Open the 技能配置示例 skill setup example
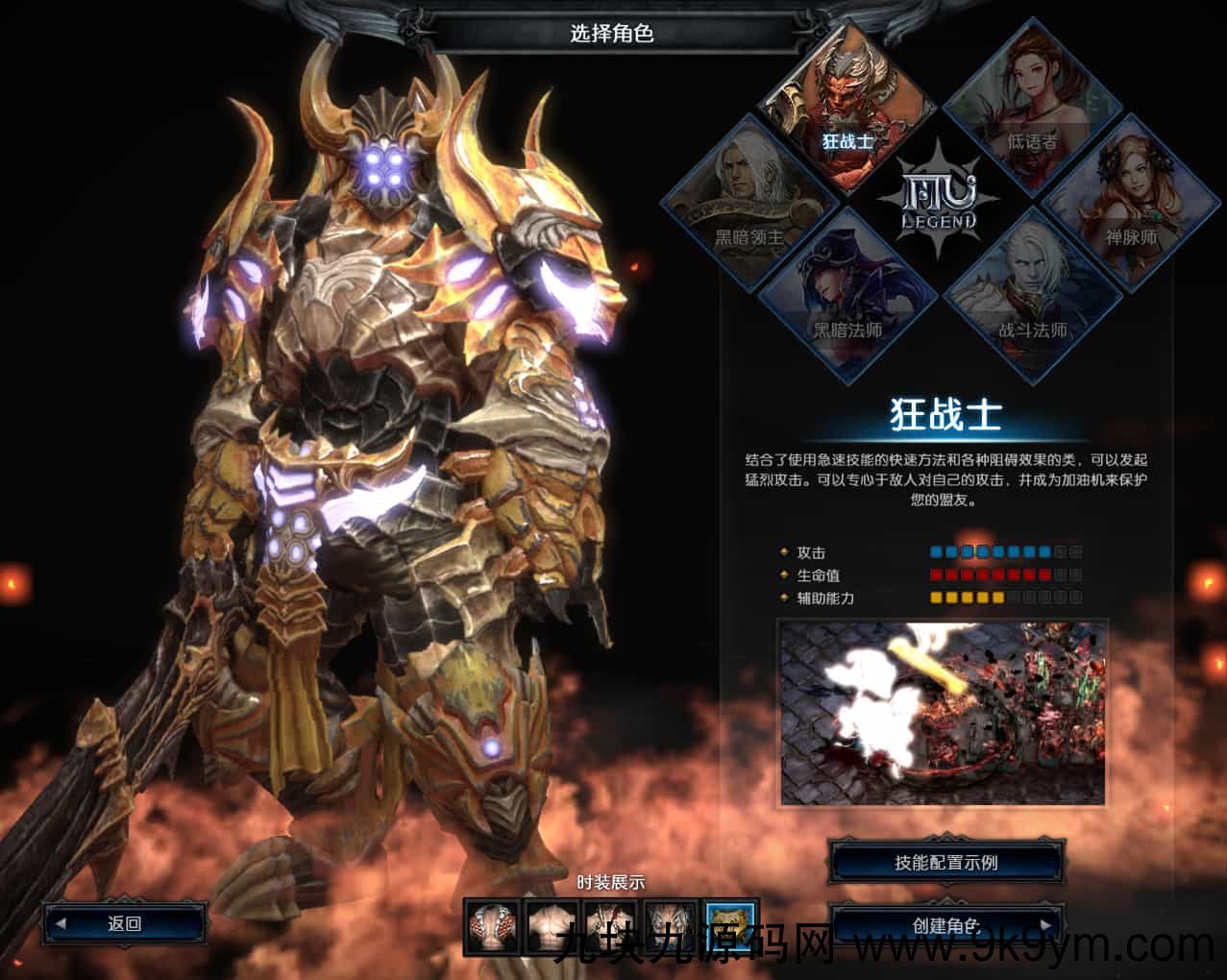The width and height of the screenshot is (1227, 980). coord(946,863)
